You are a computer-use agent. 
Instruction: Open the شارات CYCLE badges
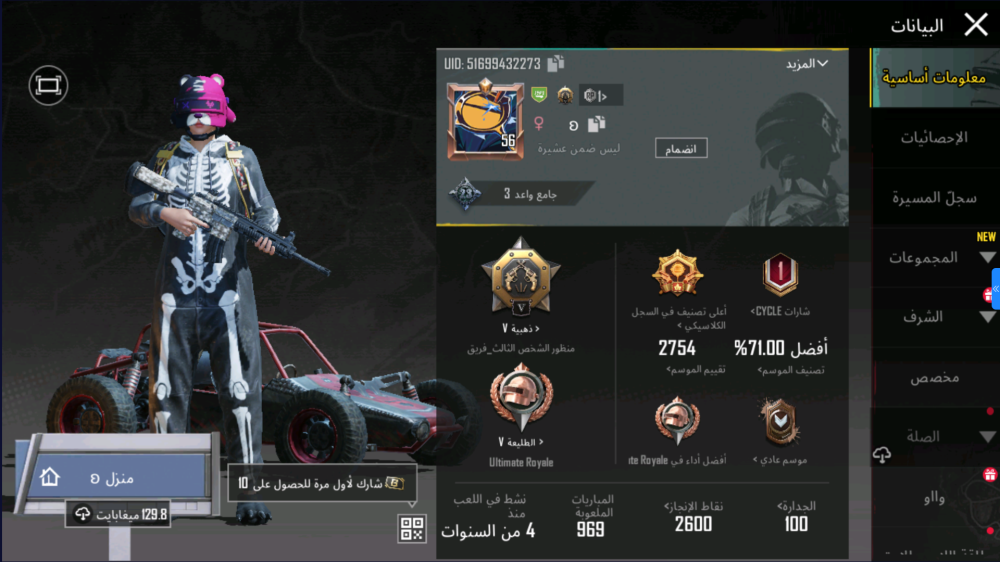pos(780,282)
